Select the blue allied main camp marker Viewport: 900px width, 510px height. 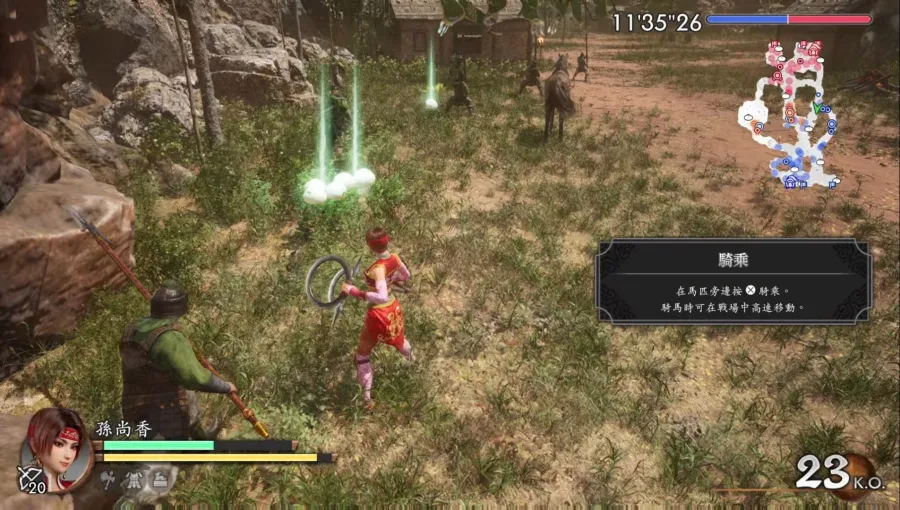[793, 183]
